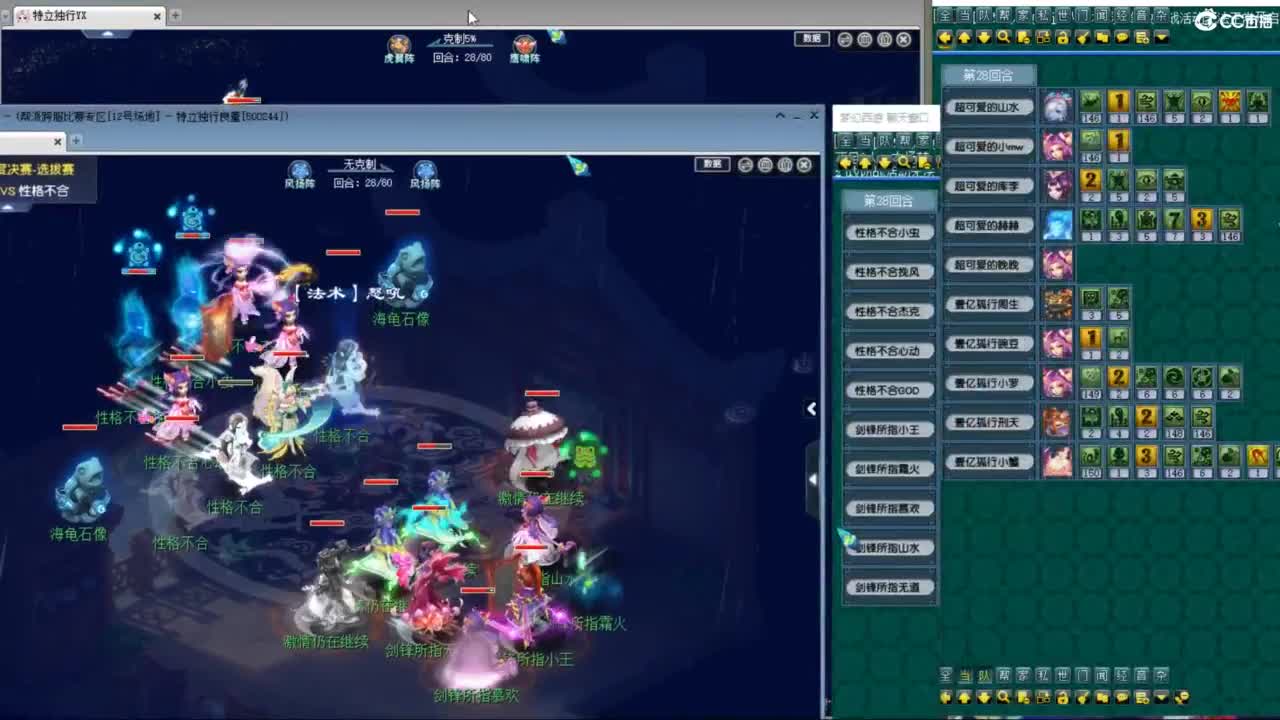Click the 超可爱的山水 character portrait thumbnail
Image resolution: width=1280 pixels, height=720 pixels.
click(1058, 106)
